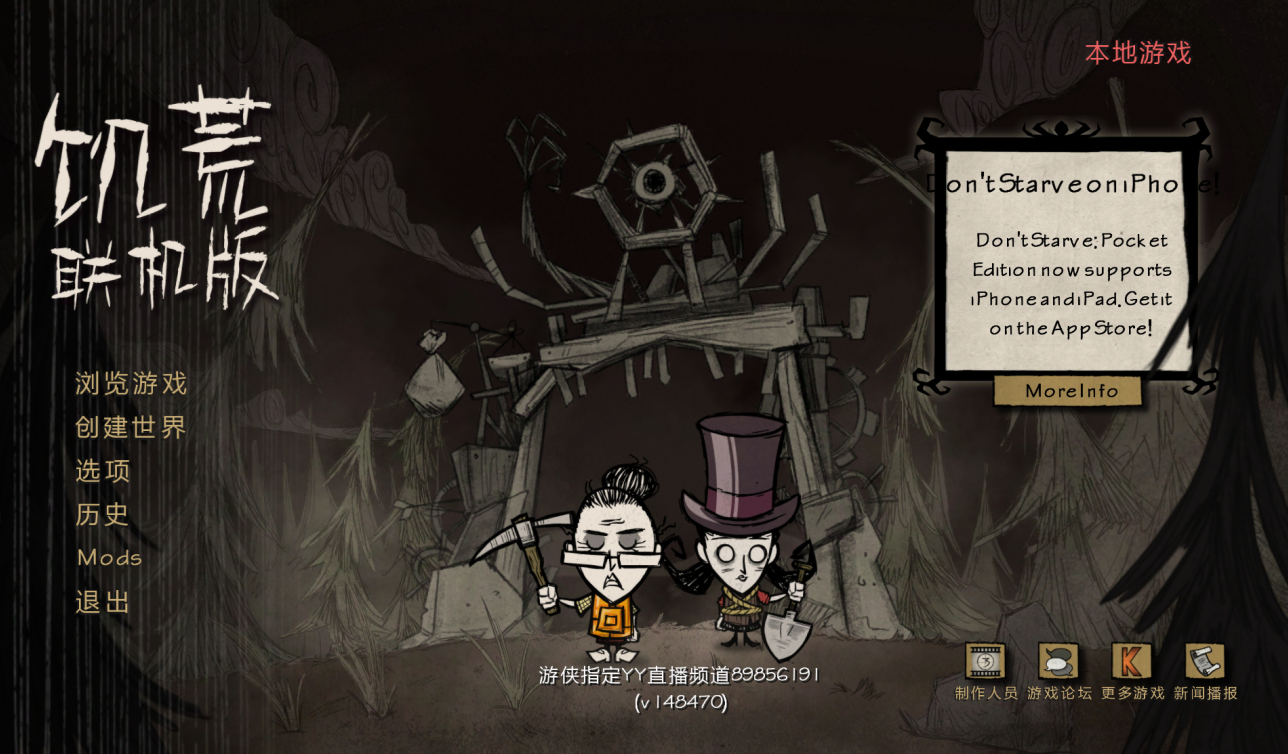Select 更多游戏 (More Games) Klei icon

(1132, 662)
